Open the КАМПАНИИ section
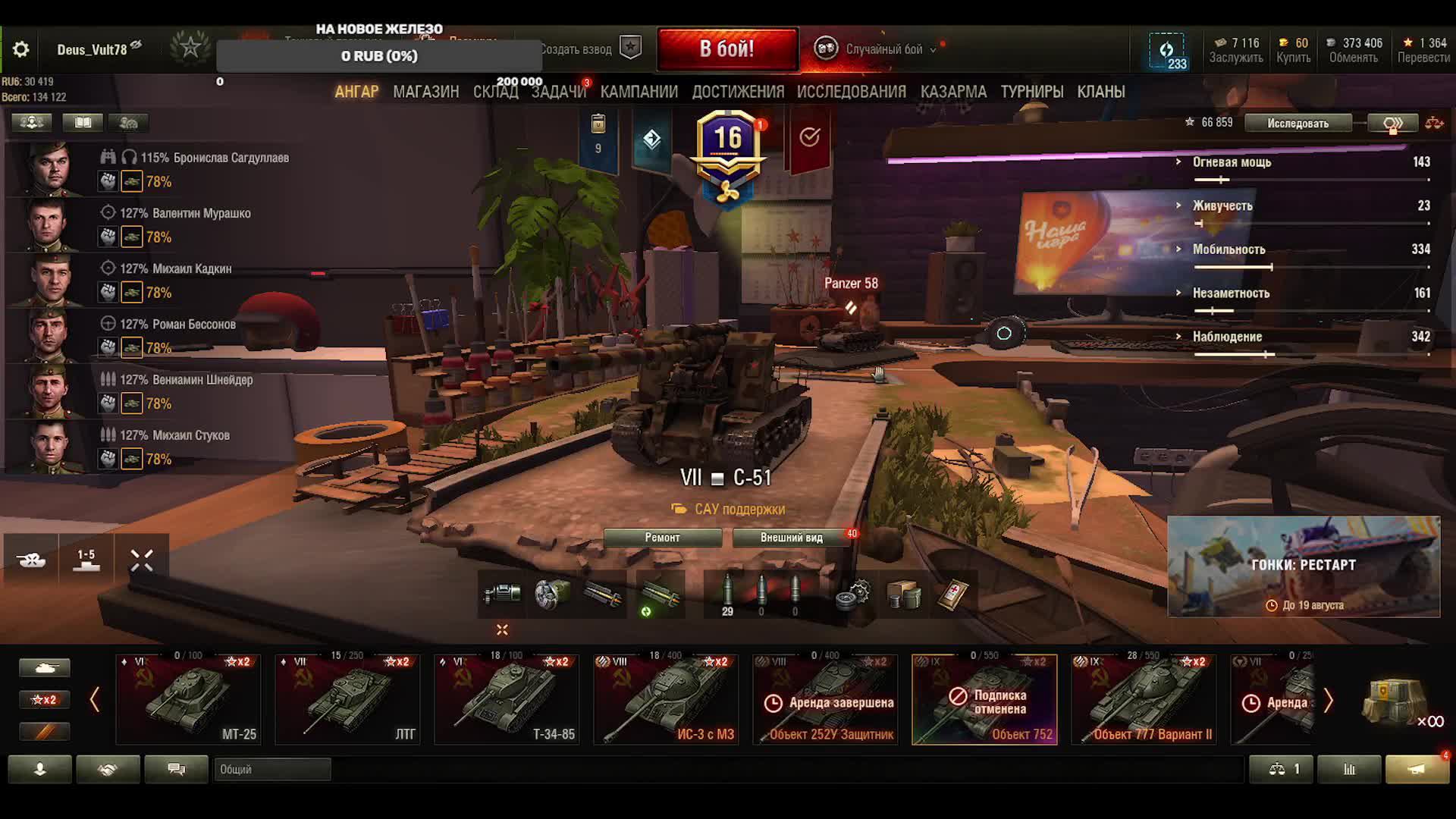The image size is (1456, 819). (x=639, y=92)
